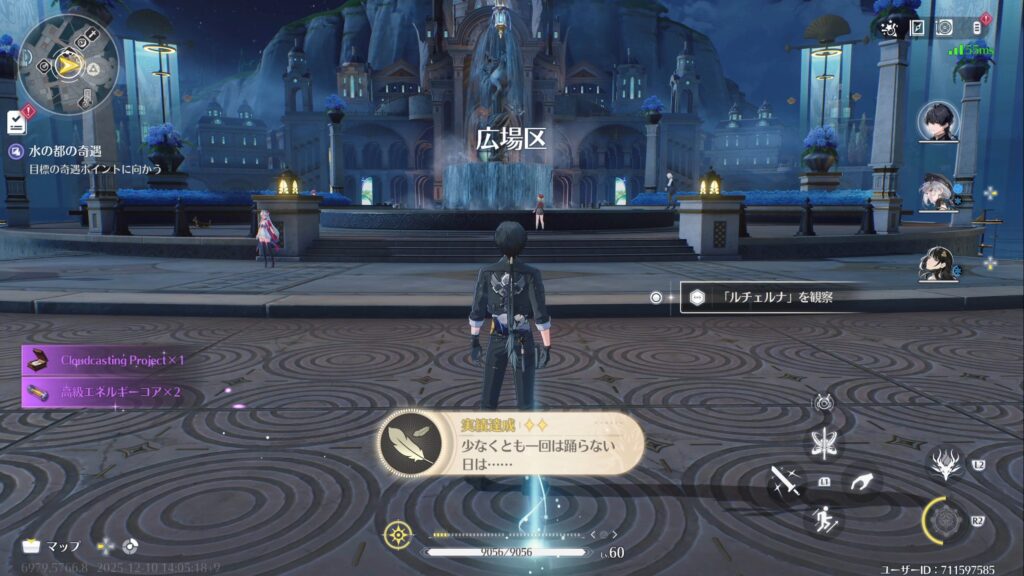1024x576 pixels.
Task: Click the 実績達成 achievement notification
Action: tap(511, 444)
